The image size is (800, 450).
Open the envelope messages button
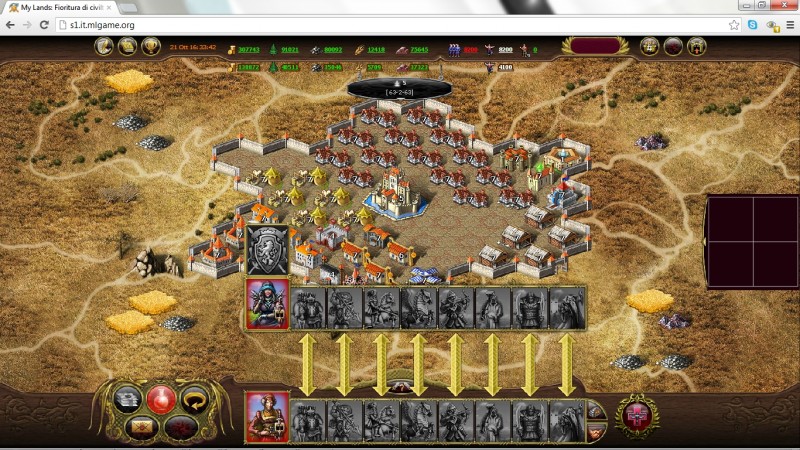point(139,427)
